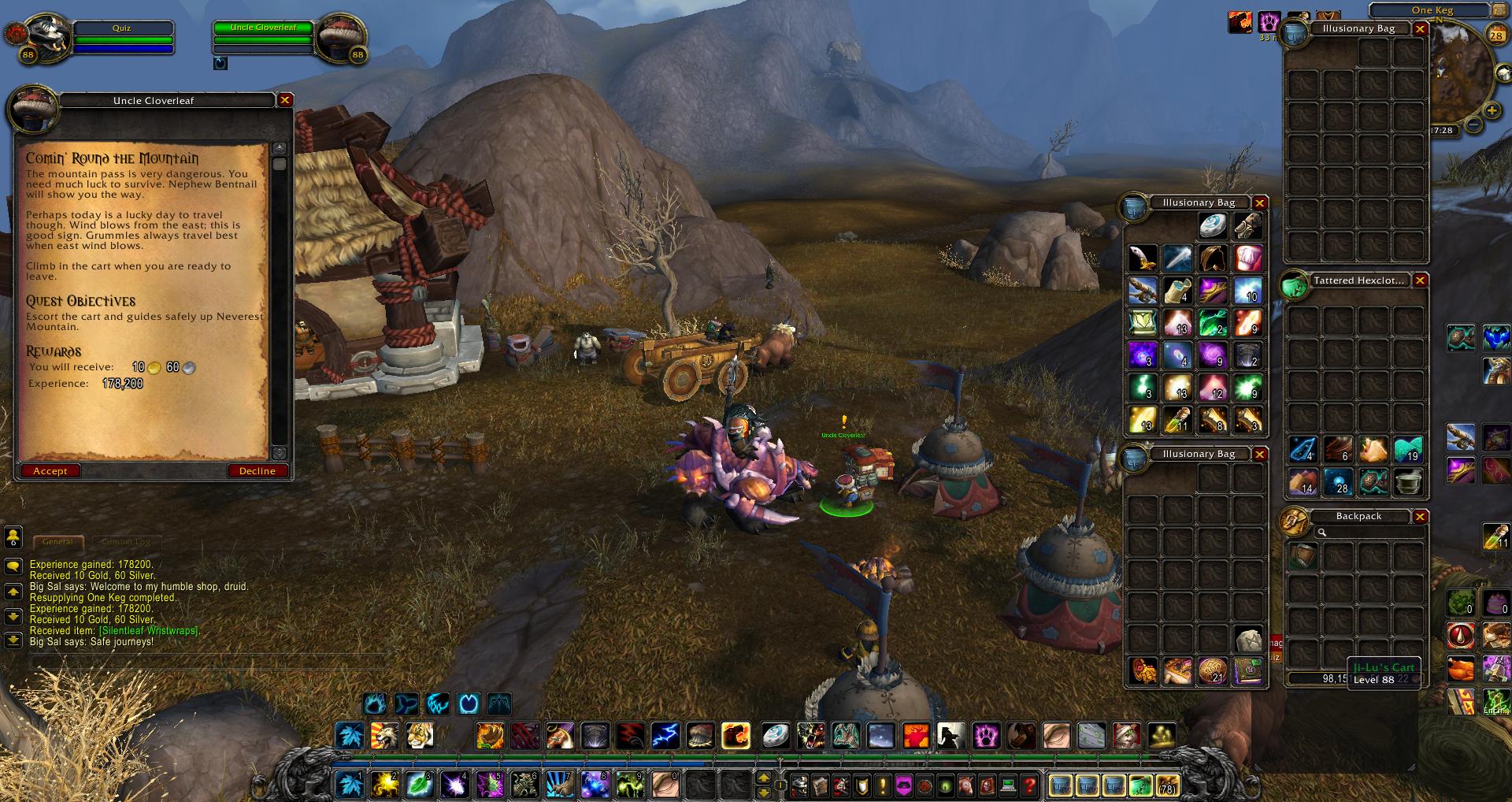Click the mortar and pestle item
This screenshot has height=802, width=1512.
coord(1408,481)
